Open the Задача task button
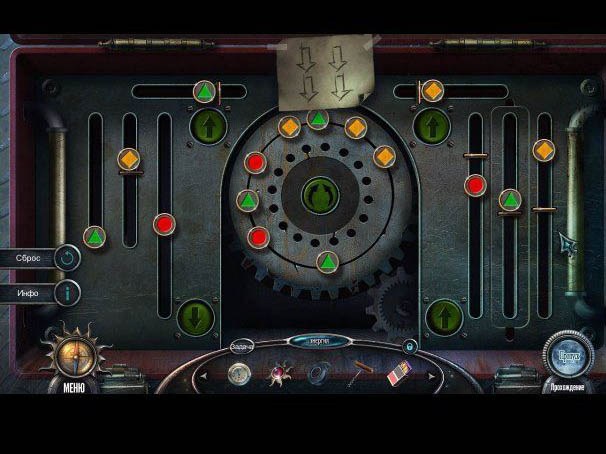Screen dimensions: 606x454 tap(242, 346)
